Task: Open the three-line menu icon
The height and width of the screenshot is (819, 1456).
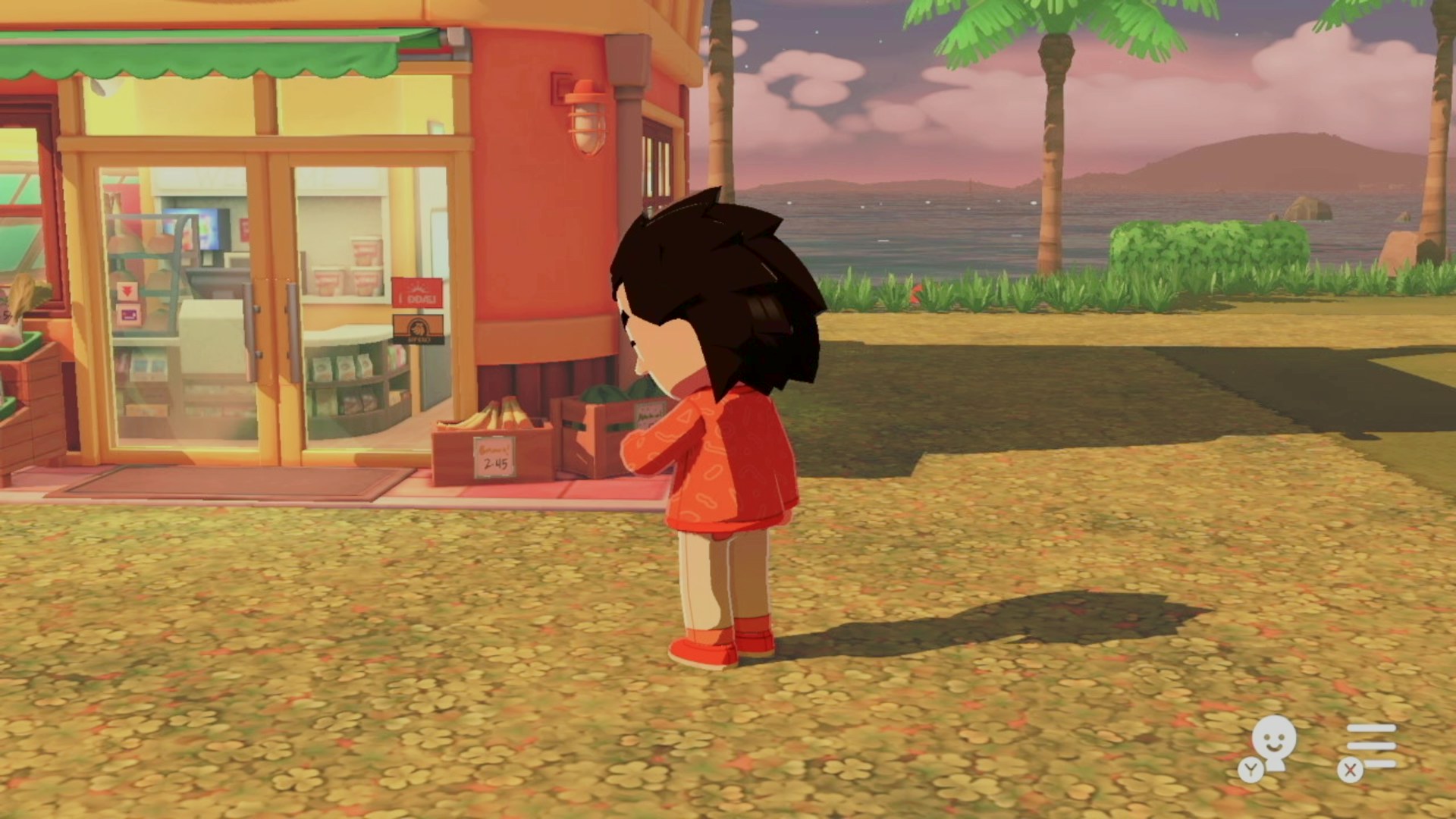Action: 1371,745
